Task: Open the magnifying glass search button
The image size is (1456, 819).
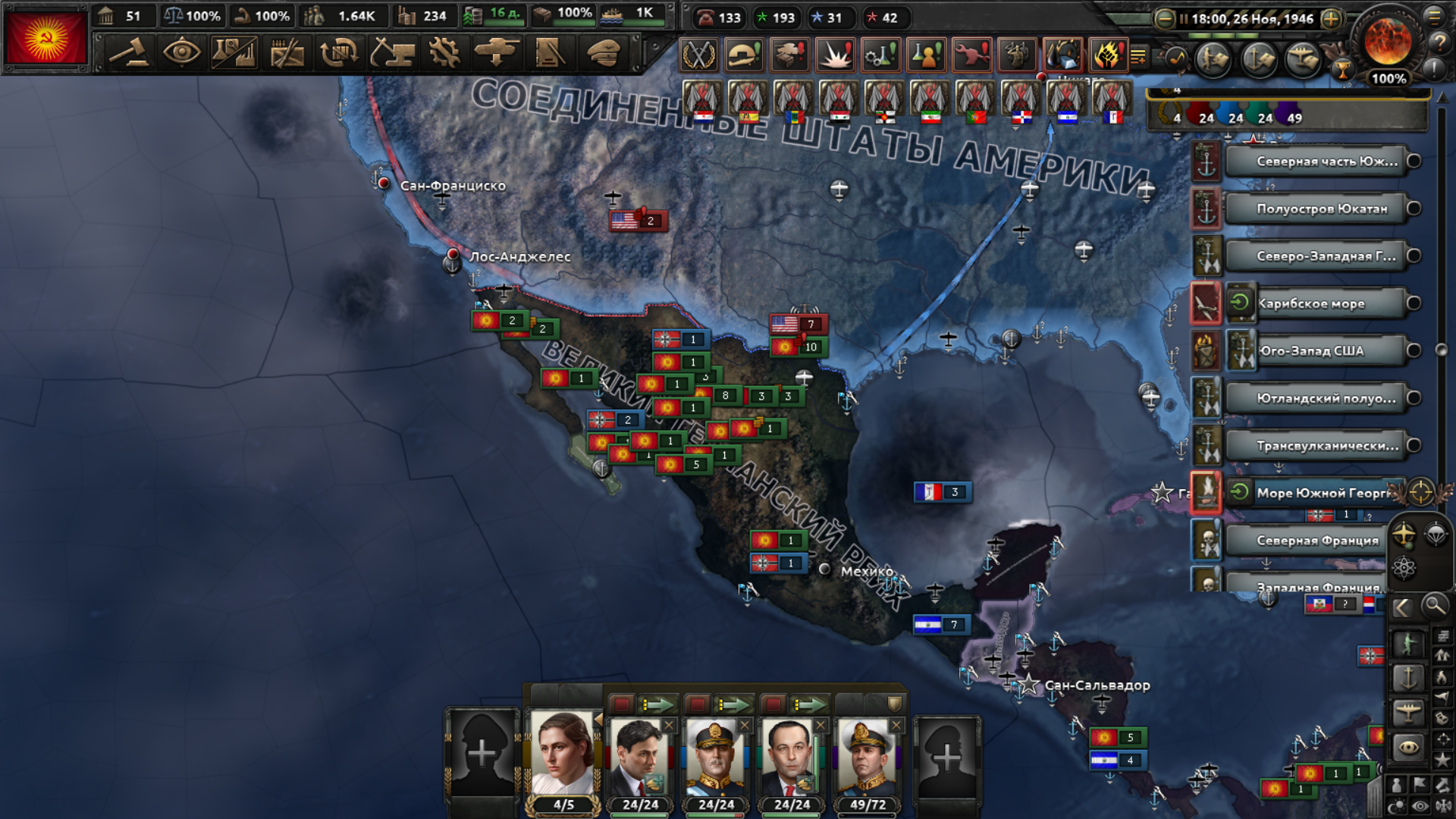Action: pos(1433,606)
